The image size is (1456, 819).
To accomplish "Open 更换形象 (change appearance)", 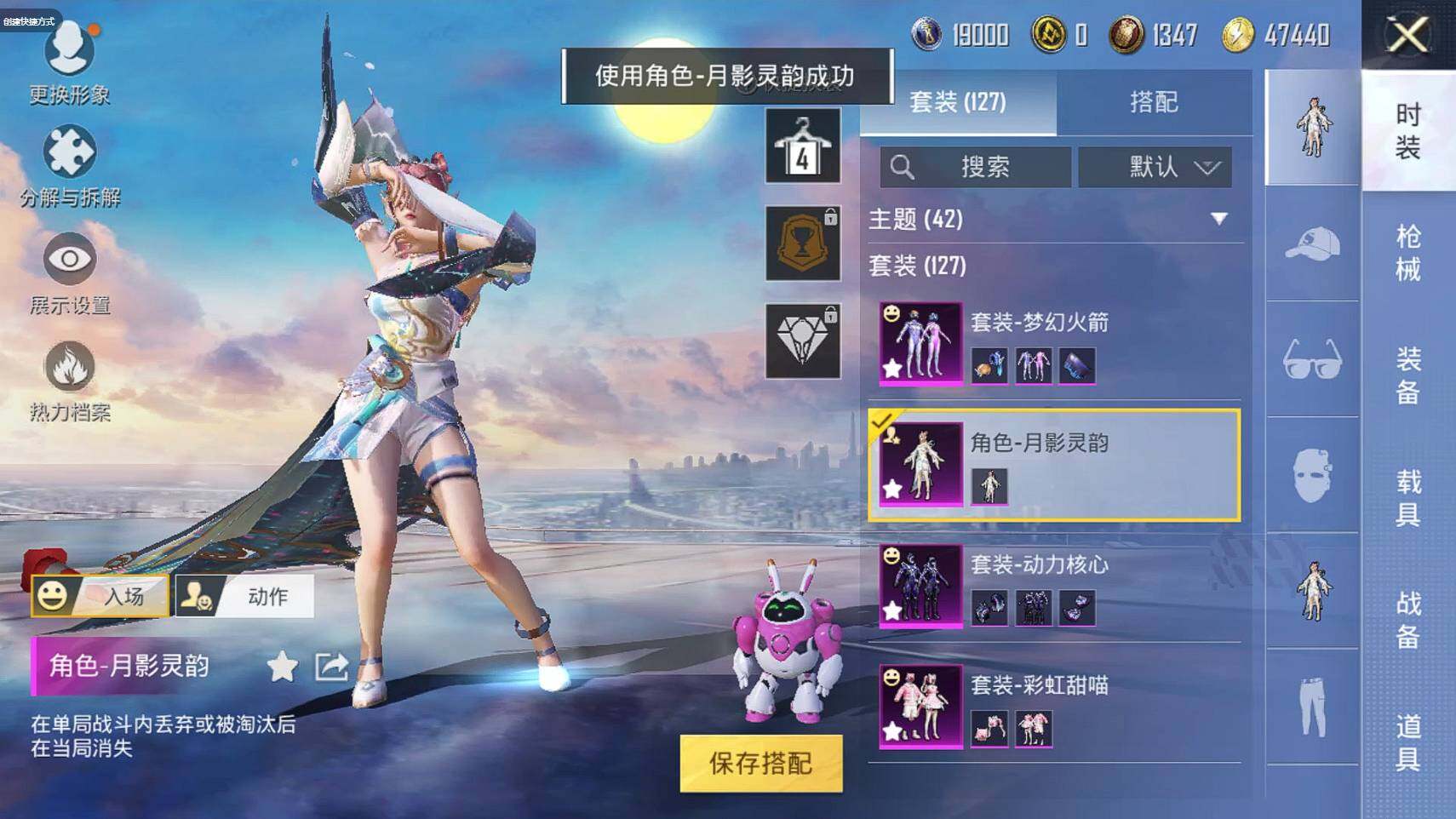I will pyautogui.click(x=69, y=63).
